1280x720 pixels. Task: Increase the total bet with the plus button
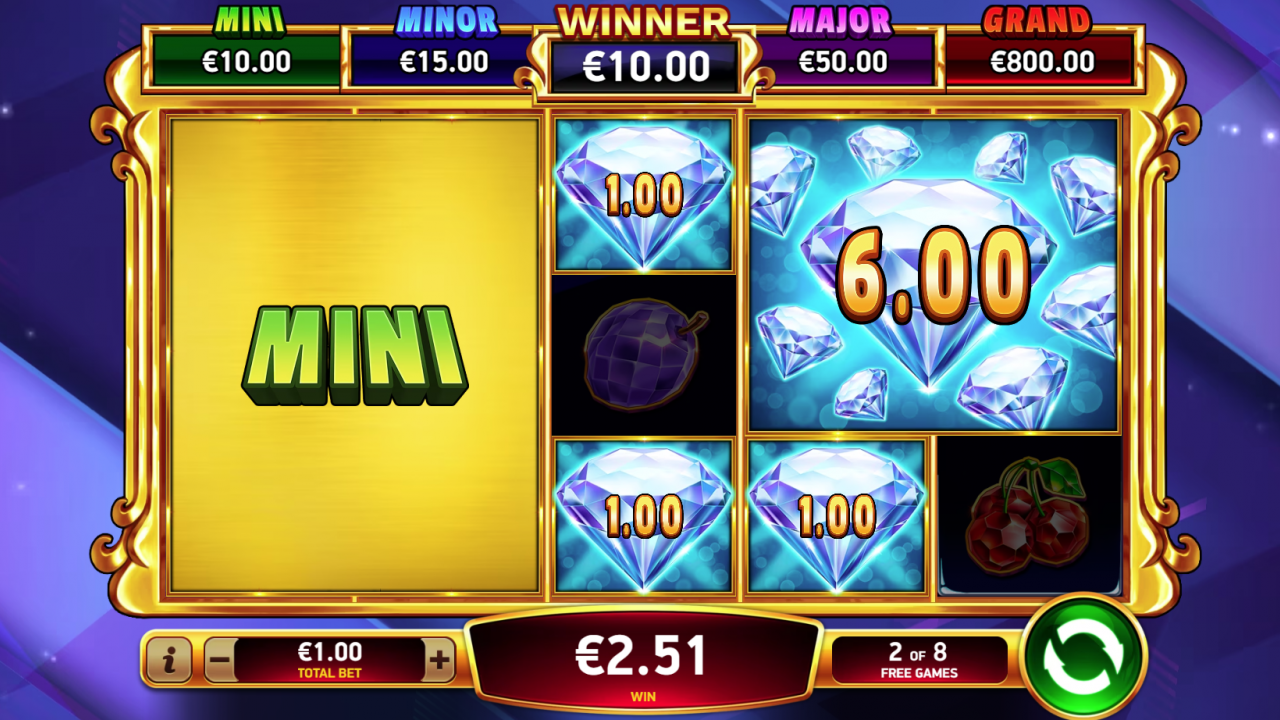point(441,660)
